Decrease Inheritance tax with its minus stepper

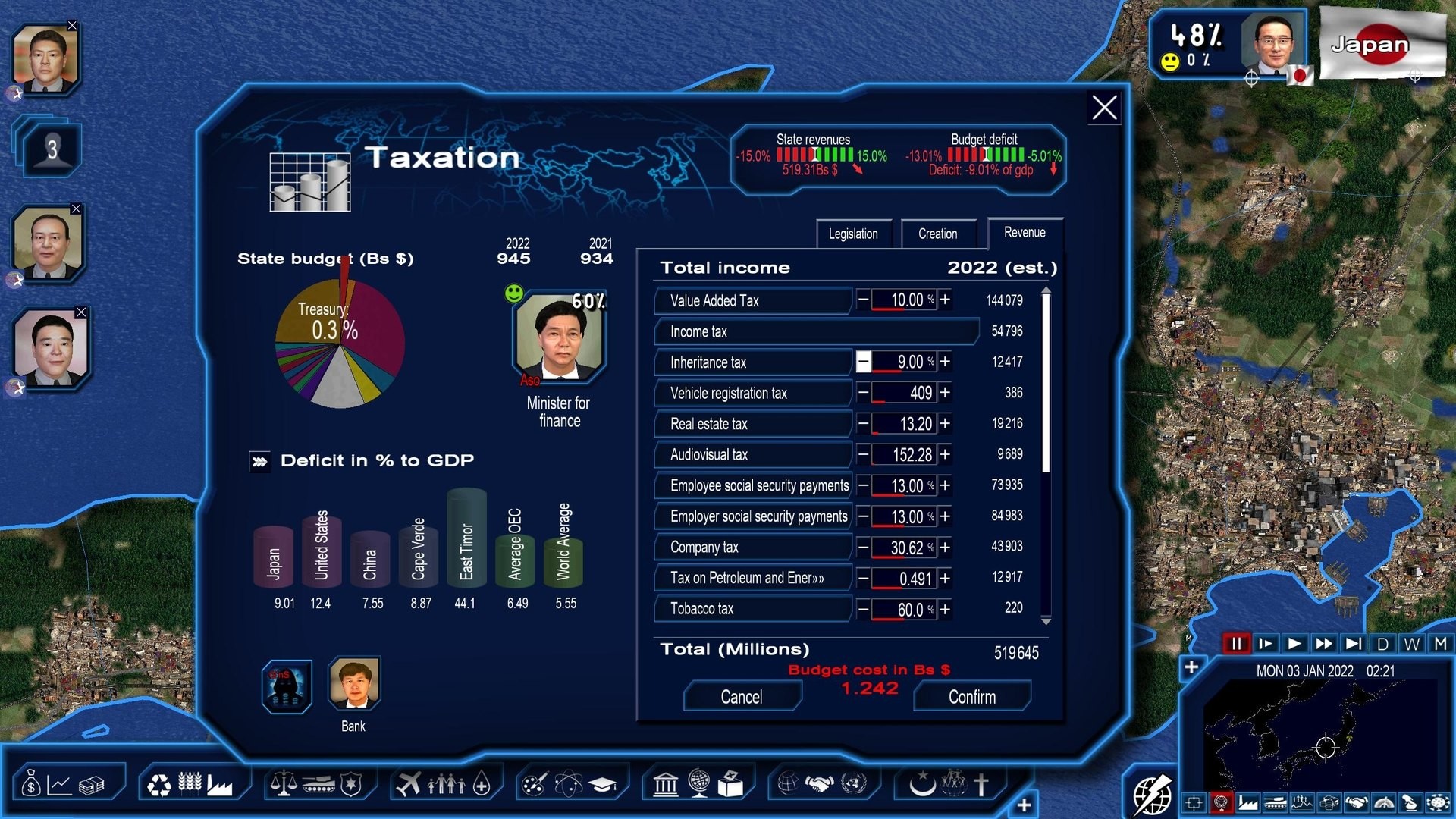pyautogui.click(x=864, y=362)
